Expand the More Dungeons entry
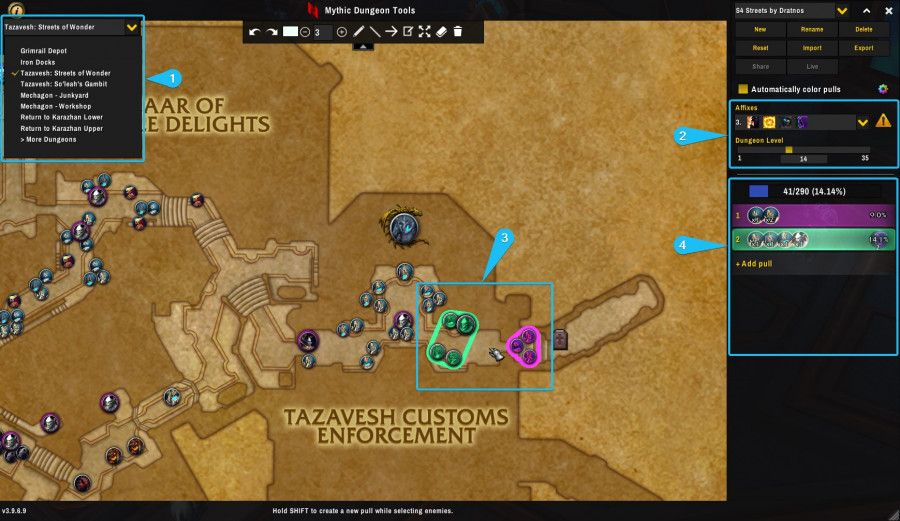This screenshot has height=521, width=900. point(48,139)
